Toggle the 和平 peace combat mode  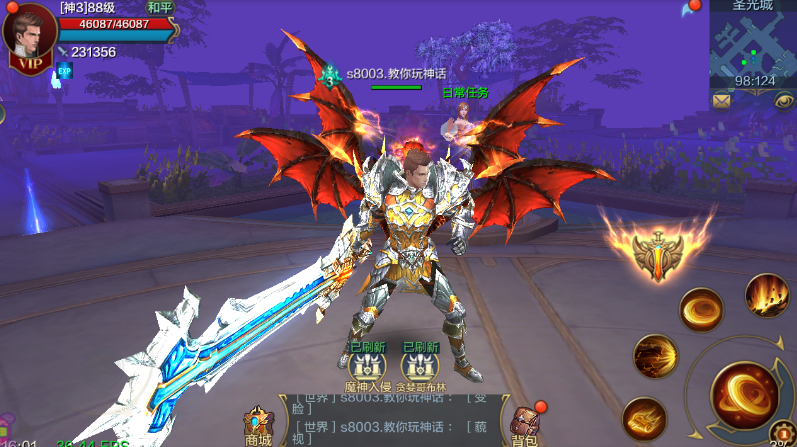[x=160, y=7]
